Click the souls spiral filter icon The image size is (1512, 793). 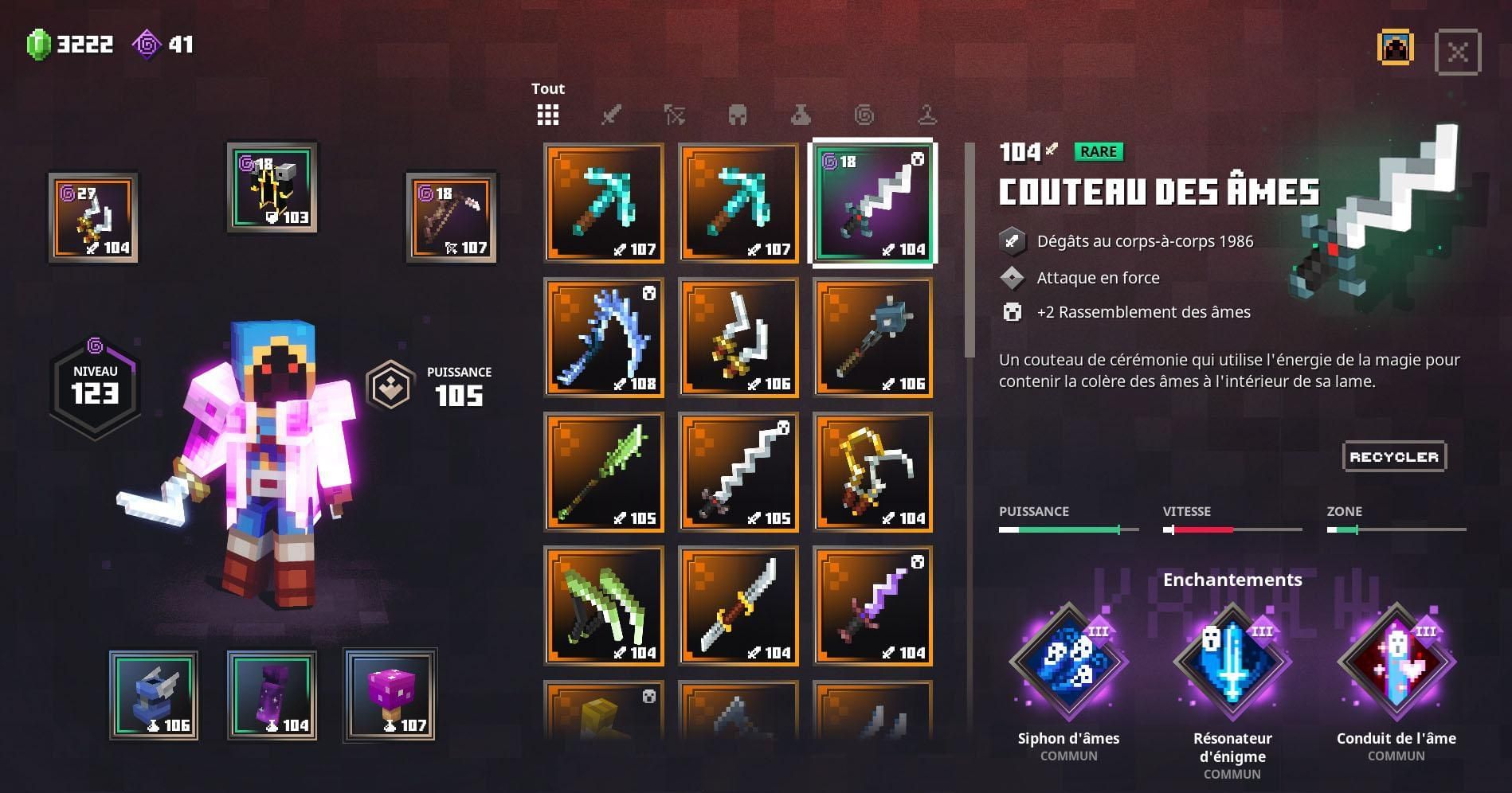[864, 115]
